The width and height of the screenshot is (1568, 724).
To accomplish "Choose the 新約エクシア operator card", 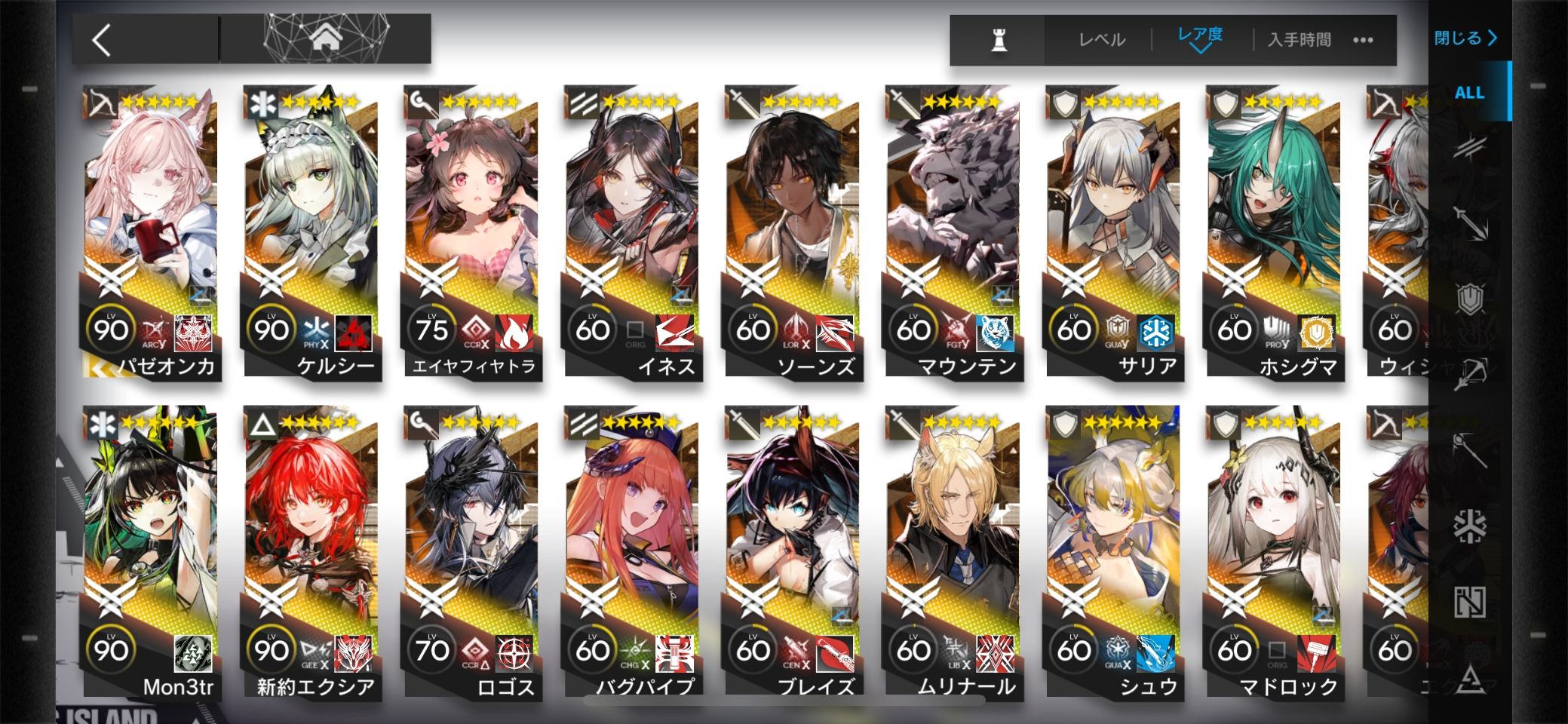I will [x=311, y=547].
